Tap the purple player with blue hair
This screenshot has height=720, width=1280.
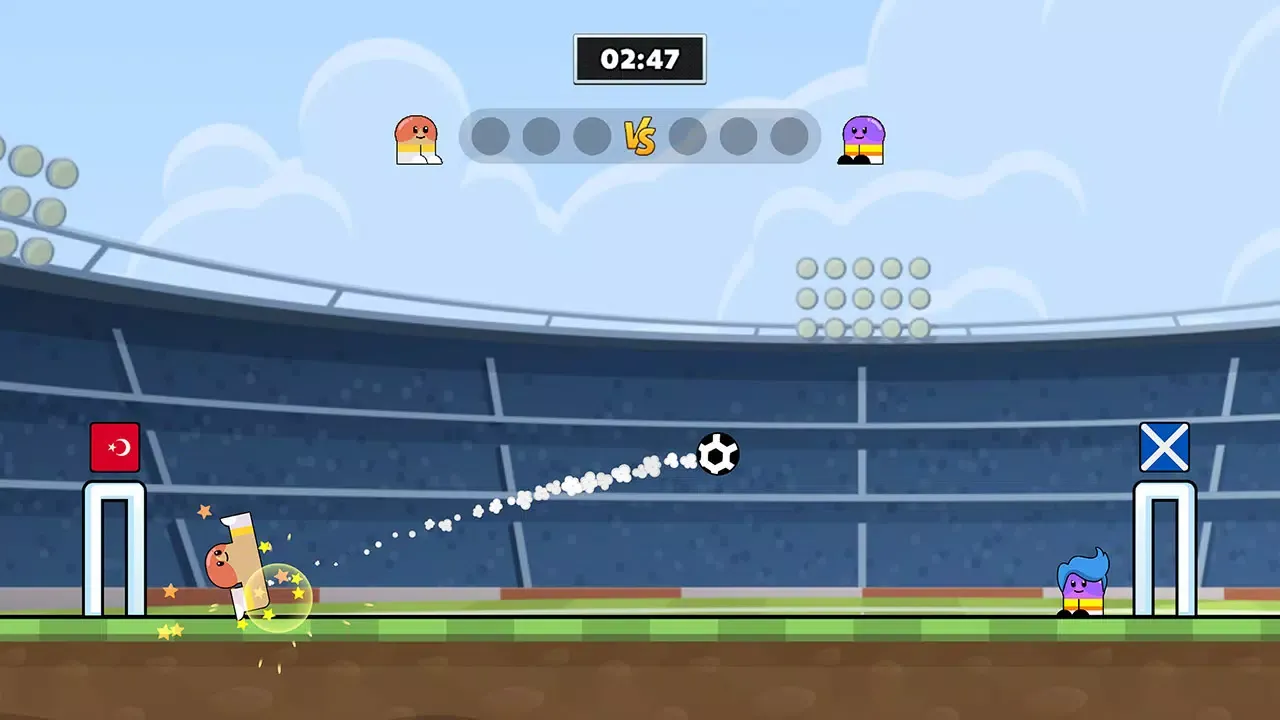pos(1085,585)
